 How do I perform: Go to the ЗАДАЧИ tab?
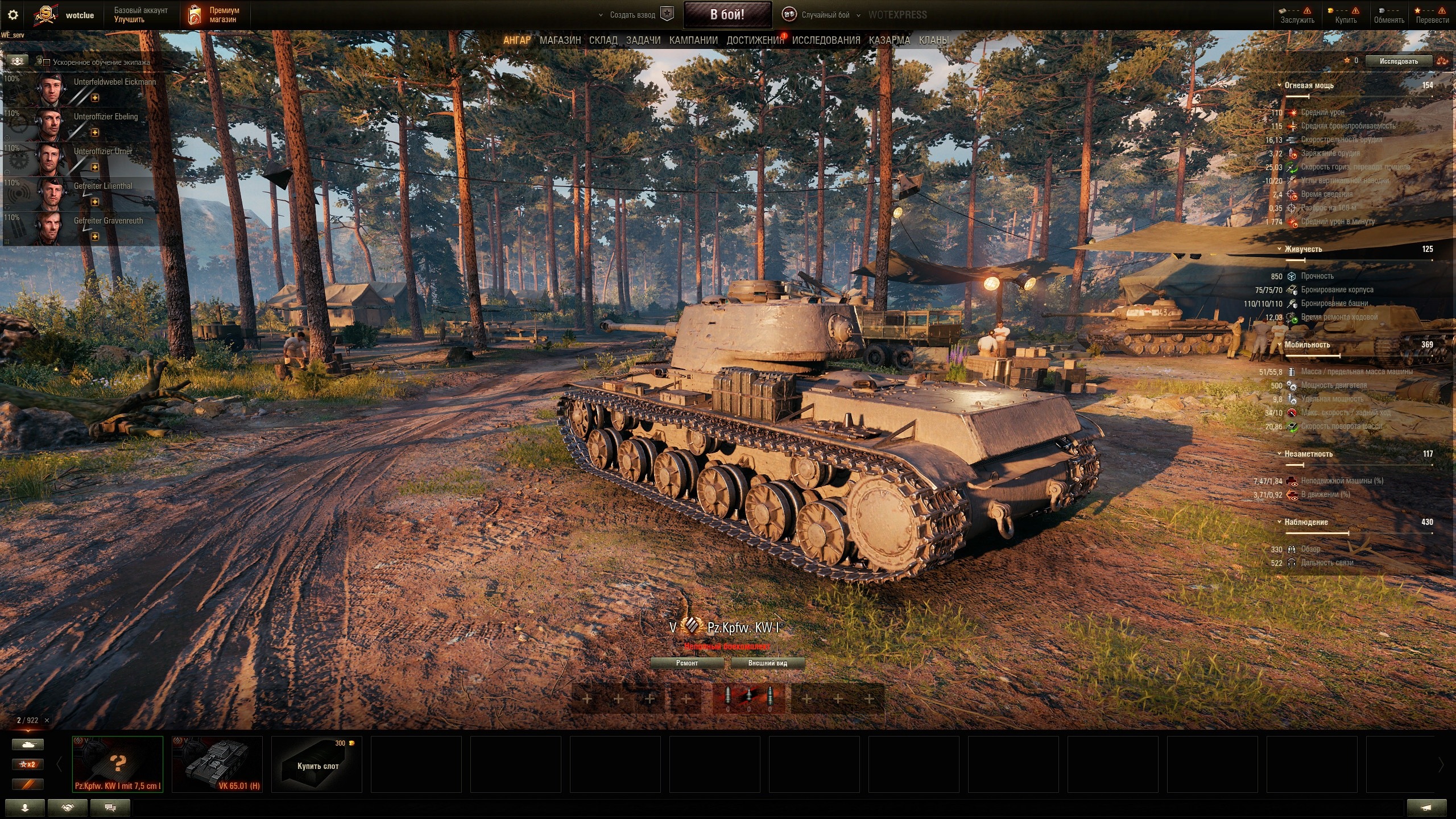pyautogui.click(x=643, y=40)
